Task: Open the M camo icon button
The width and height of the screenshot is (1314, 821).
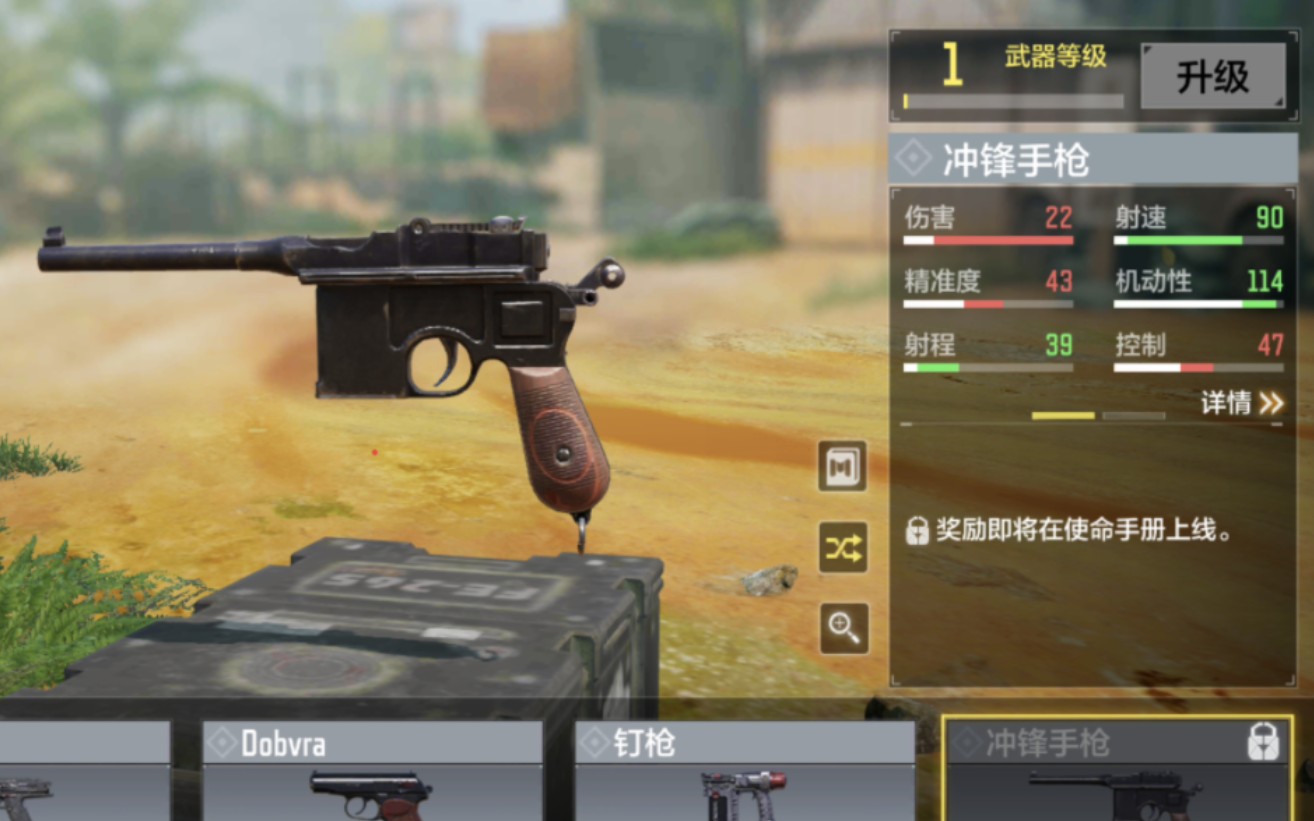Action: point(842,466)
